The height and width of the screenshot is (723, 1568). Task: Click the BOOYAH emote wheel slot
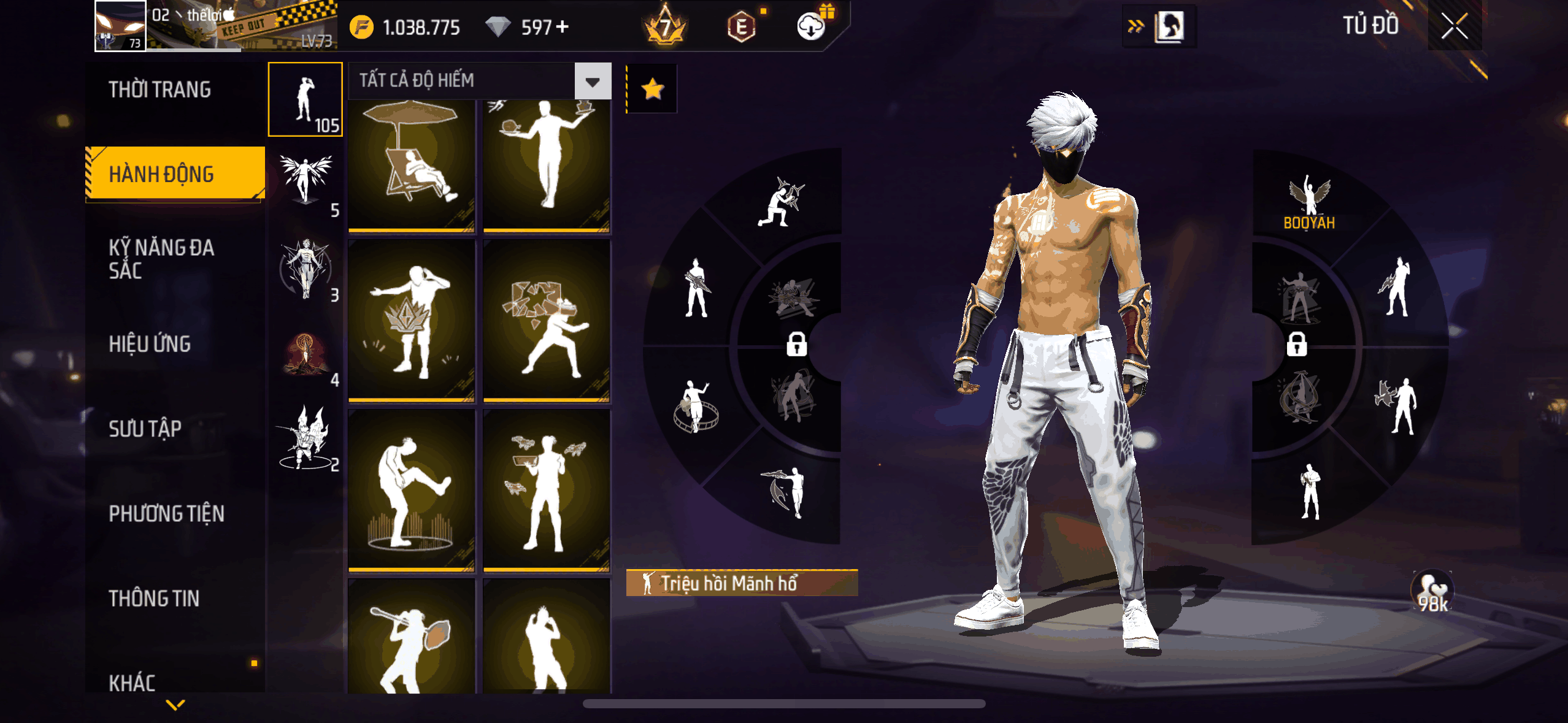tap(1309, 202)
